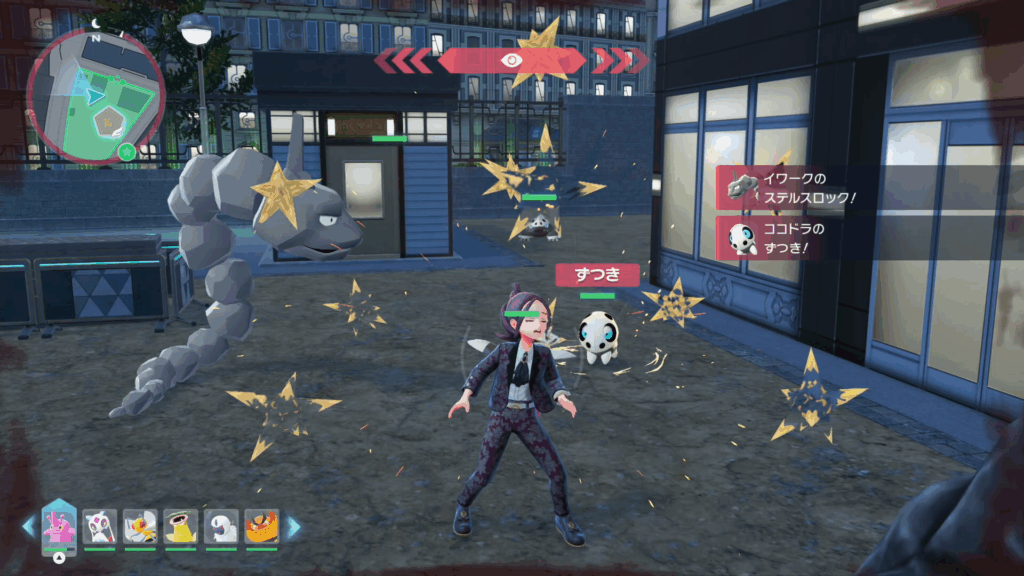Click the green star marker on minimap
Viewport: 1024px width, 576px height.
point(126,152)
